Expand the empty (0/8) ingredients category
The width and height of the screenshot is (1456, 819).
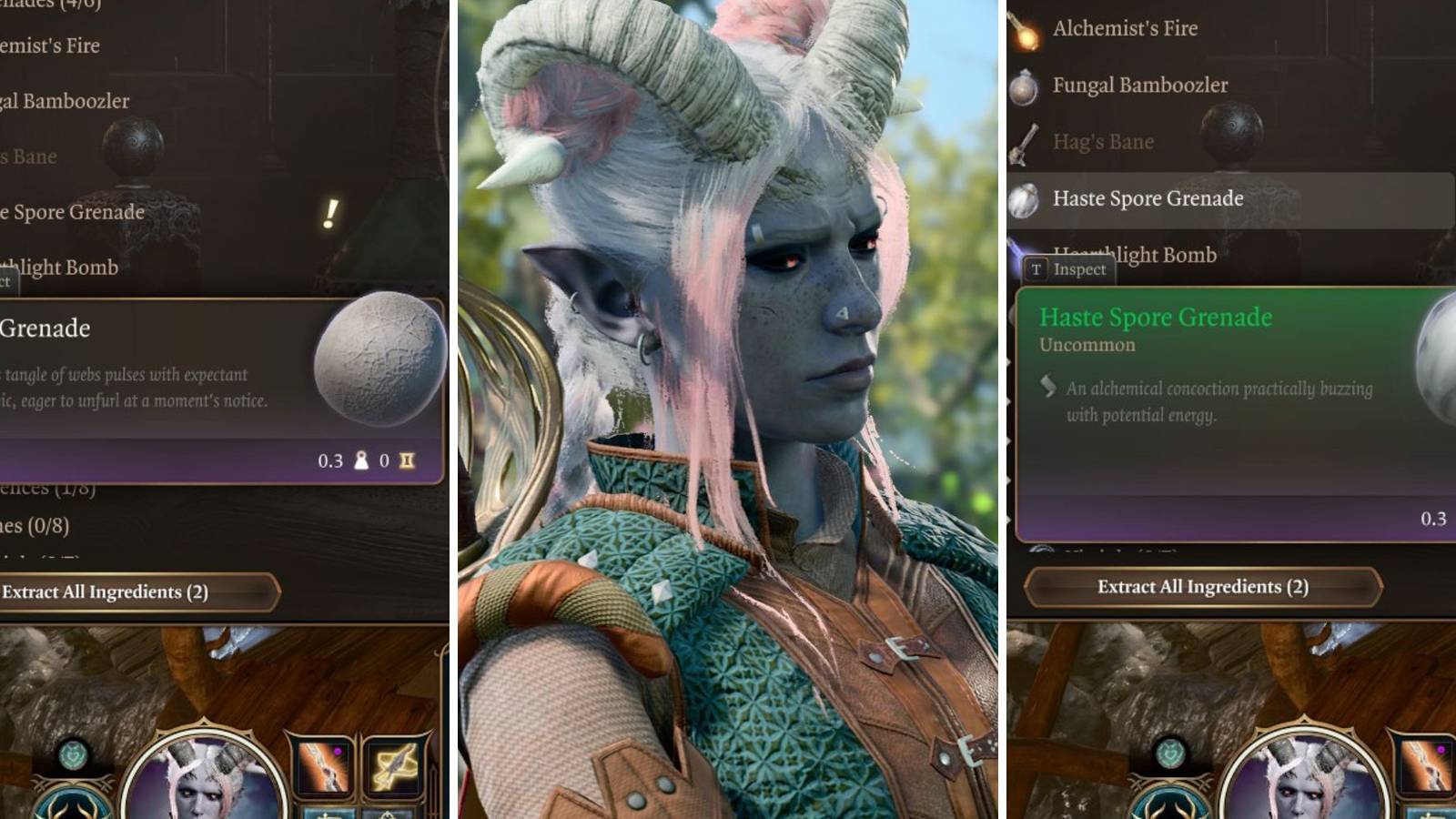point(36,525)
